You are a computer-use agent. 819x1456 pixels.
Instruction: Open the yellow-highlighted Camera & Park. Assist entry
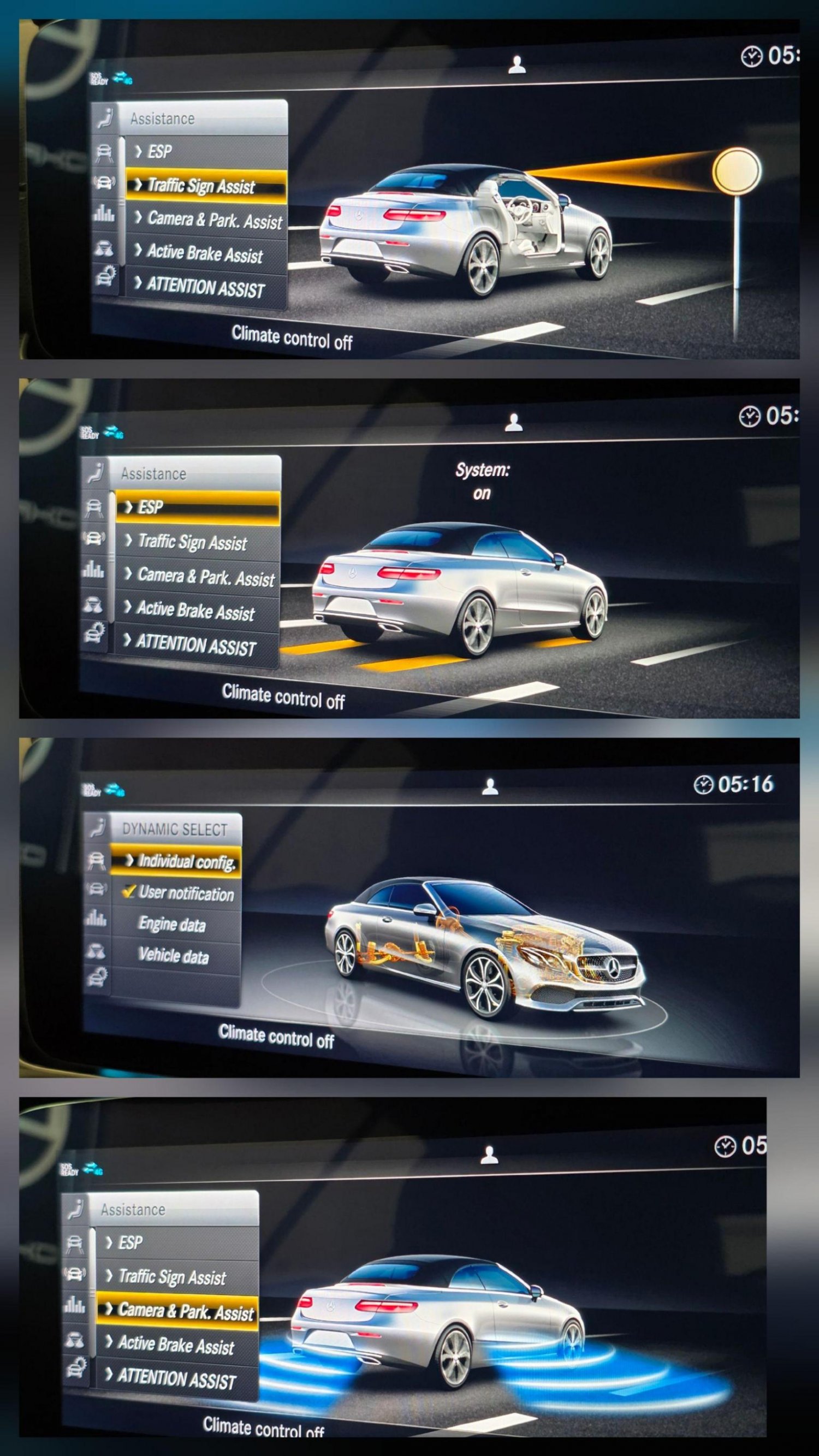(177, 1311)
